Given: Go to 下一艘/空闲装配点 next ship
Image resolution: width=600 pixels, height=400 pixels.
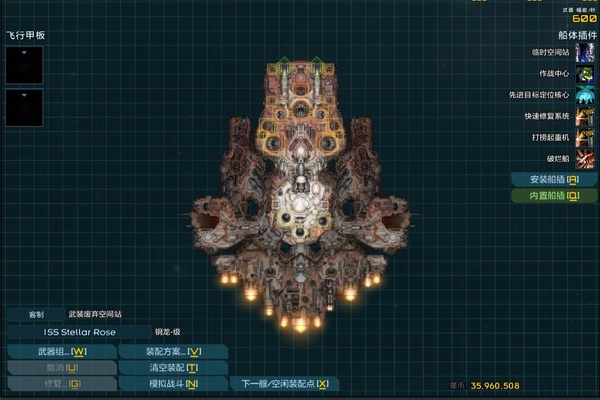Looking at the screenshot, I should (285, 384).
